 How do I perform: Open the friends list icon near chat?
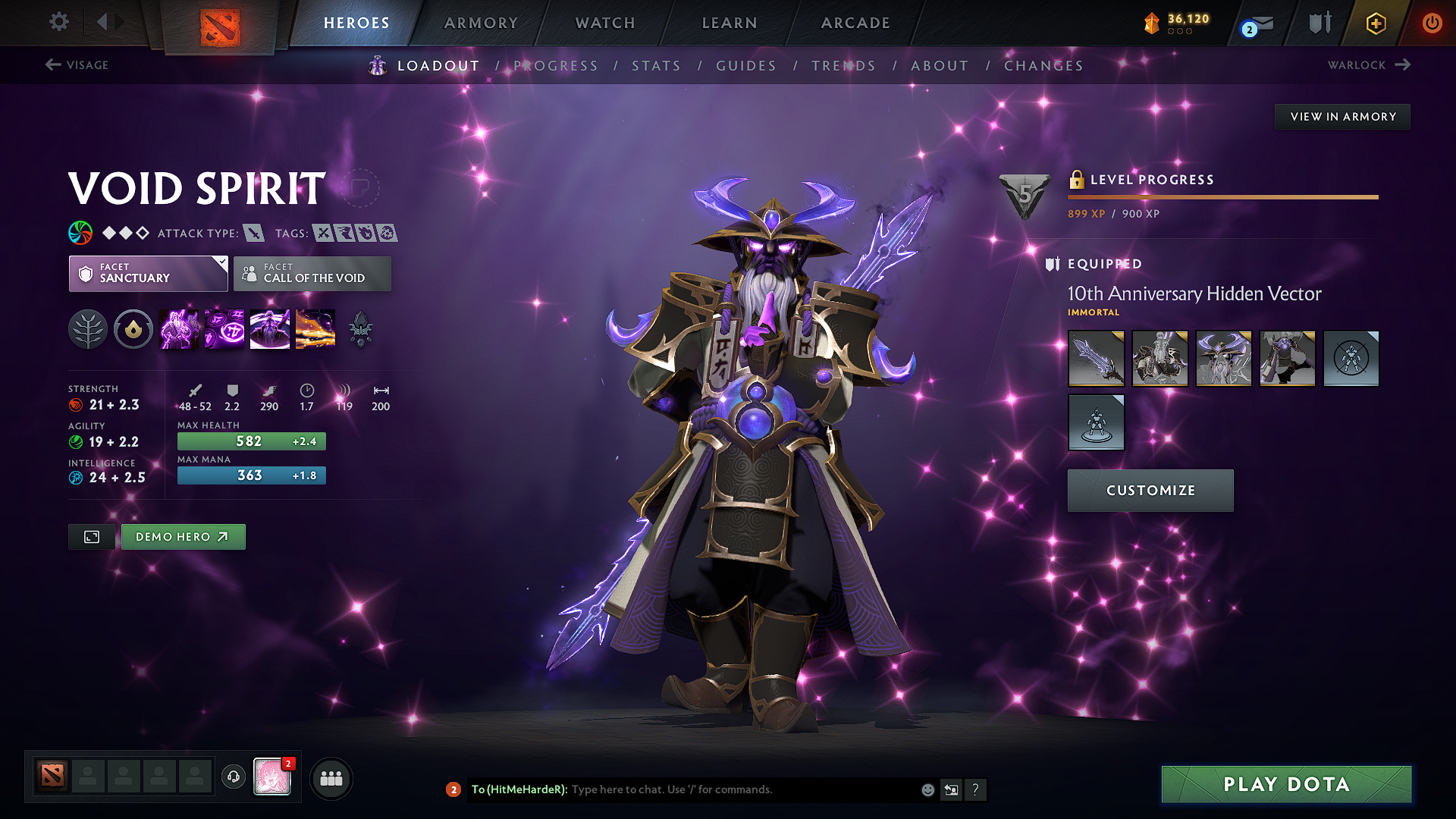tap(331, 778)
